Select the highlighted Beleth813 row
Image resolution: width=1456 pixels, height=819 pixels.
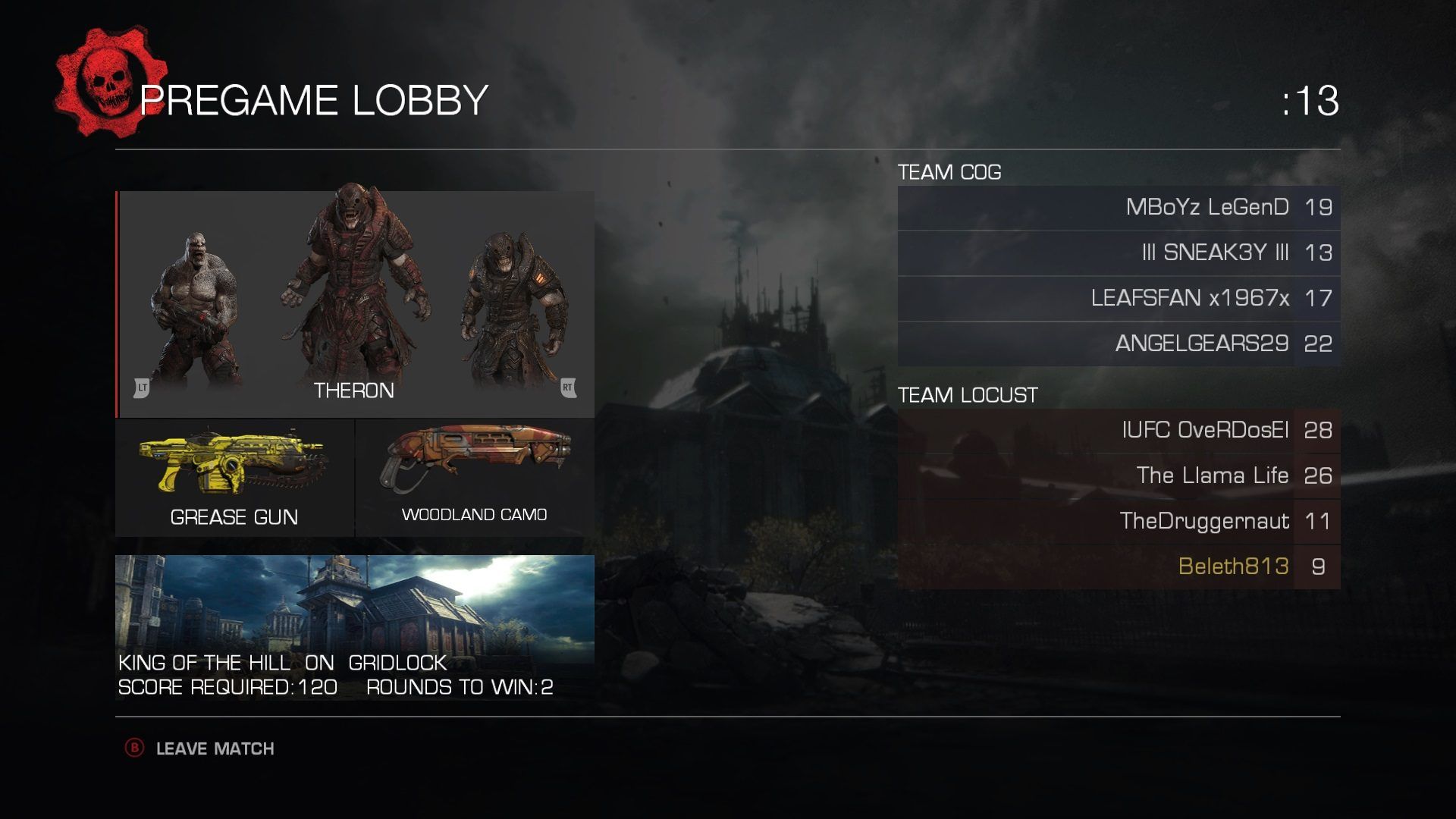coord(1119,567)
